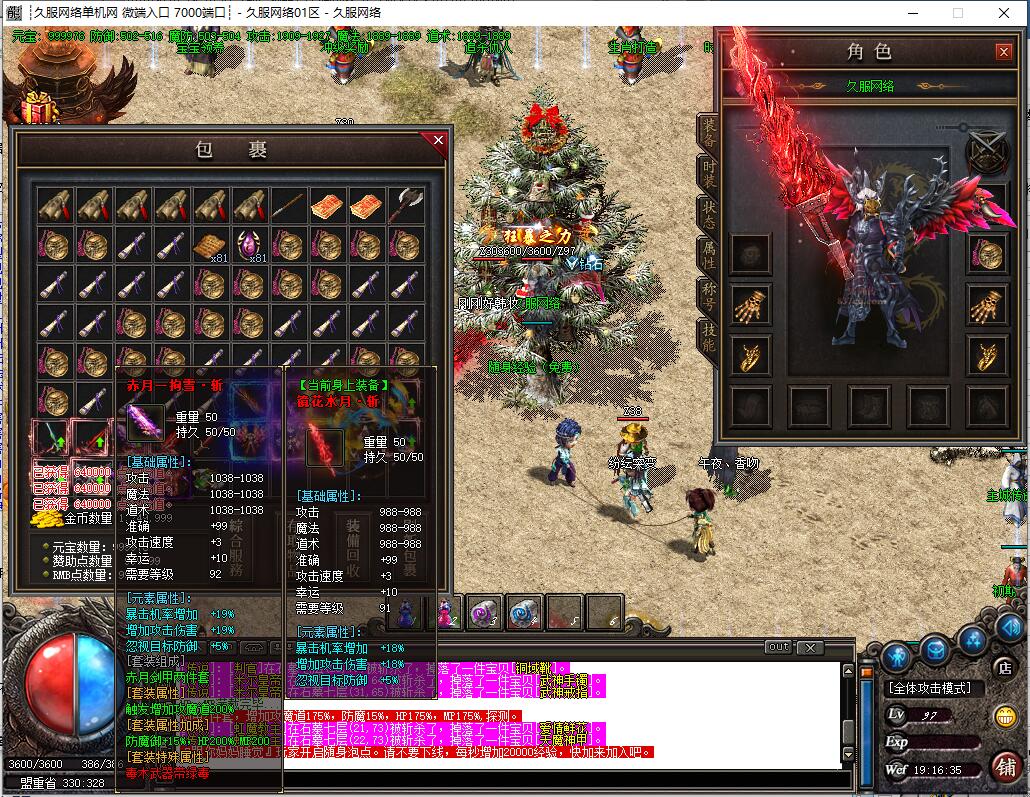
Task: Click the out button above the chat
Action: [x=778, y=647]
